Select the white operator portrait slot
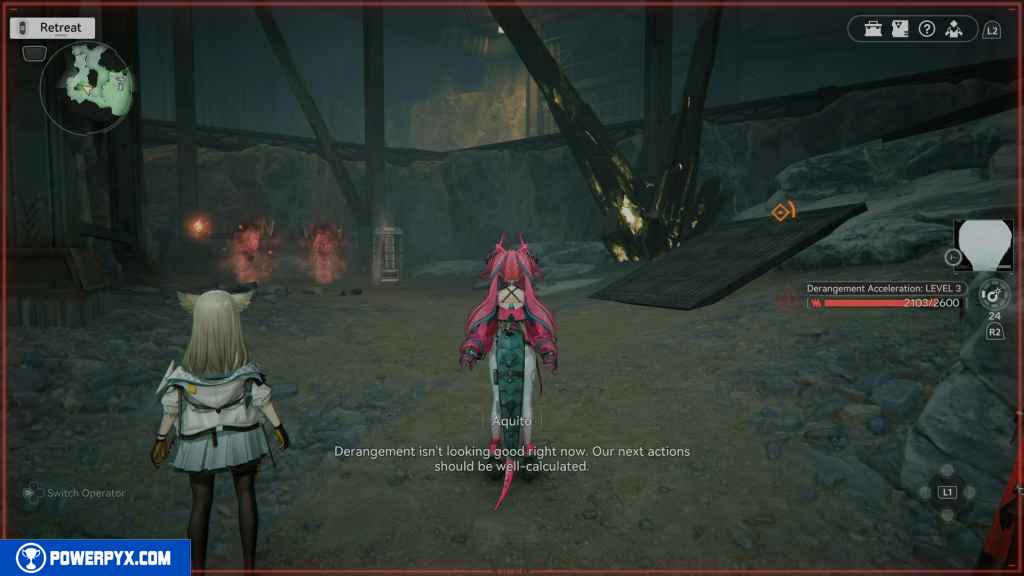This screenshot has height=576, width=1024. [984, 246]
